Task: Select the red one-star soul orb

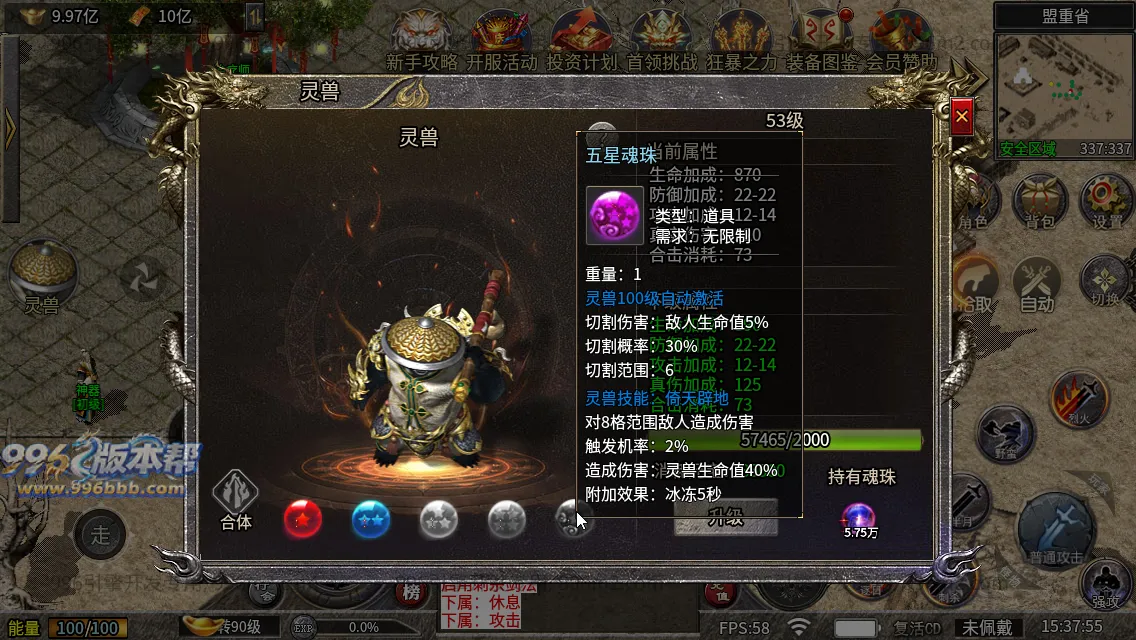Action: point(303,519)
